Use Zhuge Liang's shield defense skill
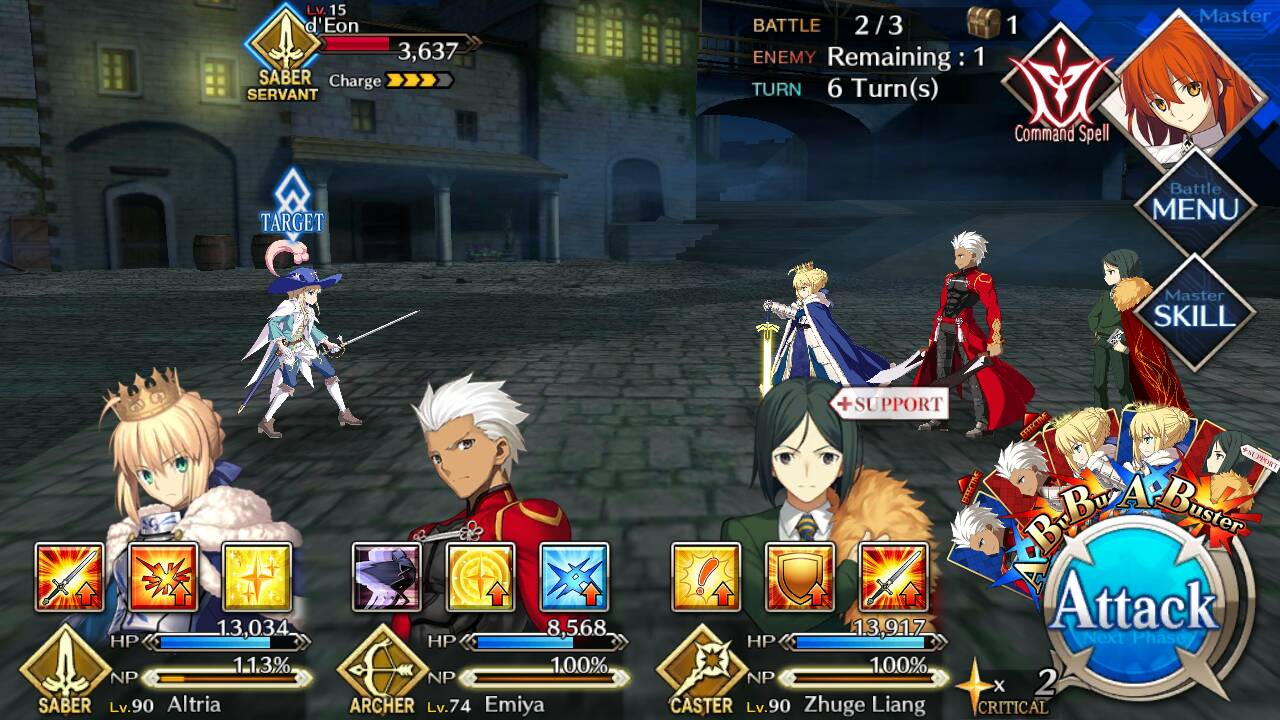The width and height of the screenshot is (1280, 720). pos(799,577)
